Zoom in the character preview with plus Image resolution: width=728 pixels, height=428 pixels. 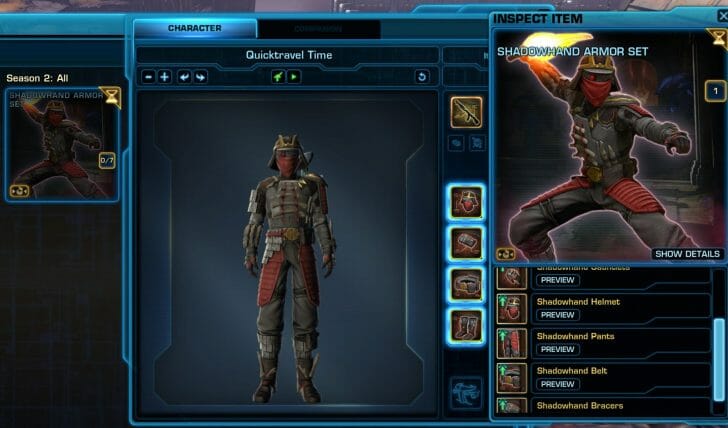(x=164, y=76)
